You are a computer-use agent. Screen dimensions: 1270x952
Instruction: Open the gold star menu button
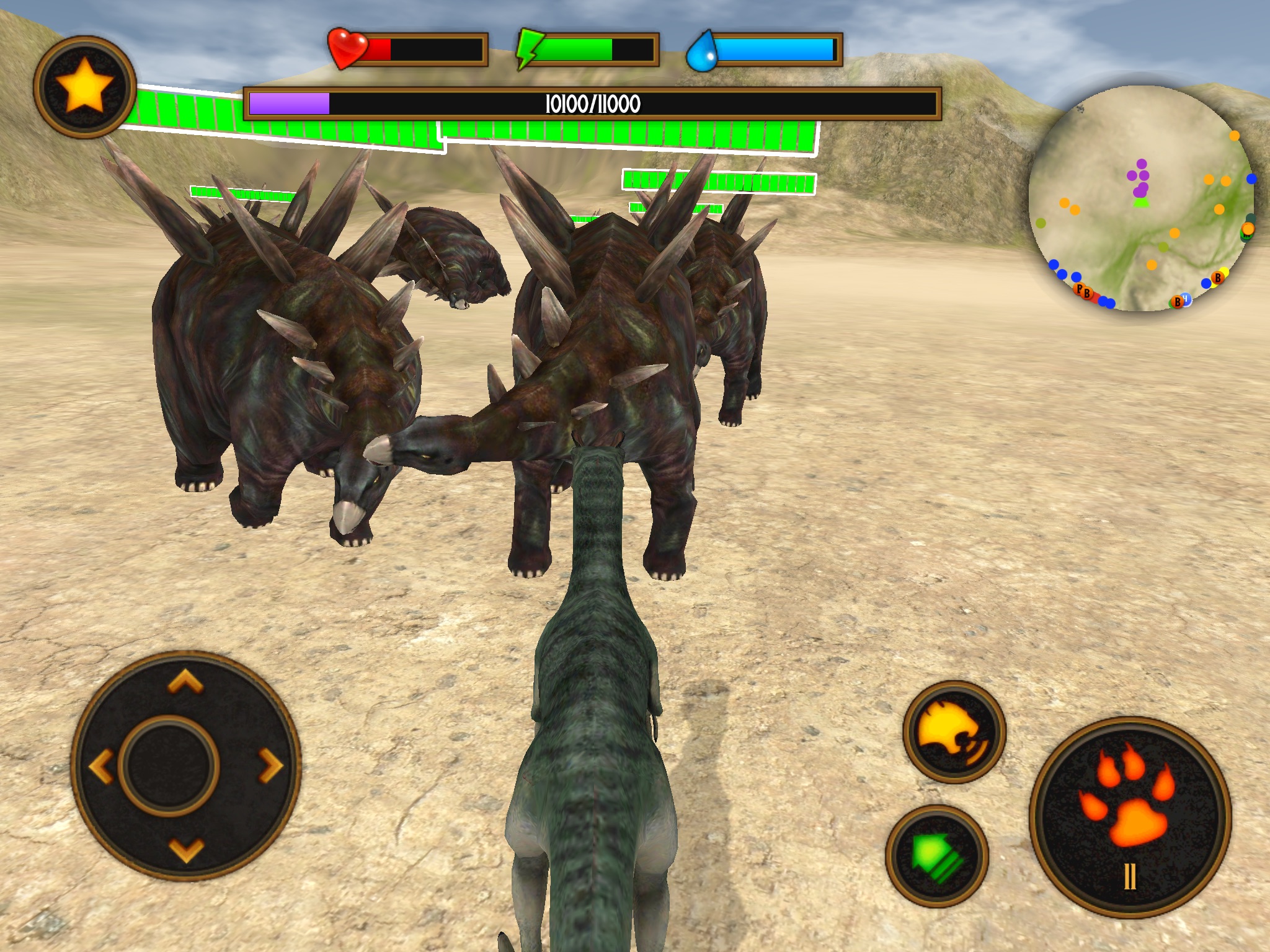coord(85,87)
